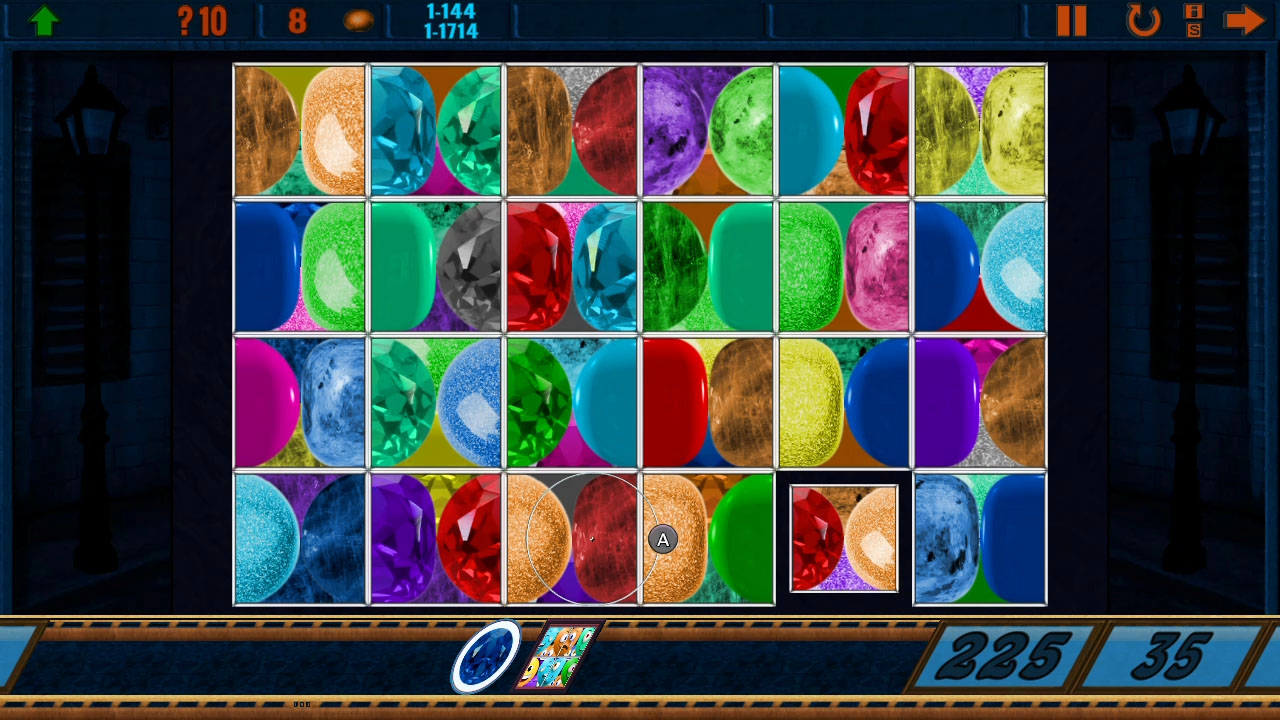Select the green emerald tile third row
The width and height of the screenshot is (1280, 720).
click(x=571, y=401)
